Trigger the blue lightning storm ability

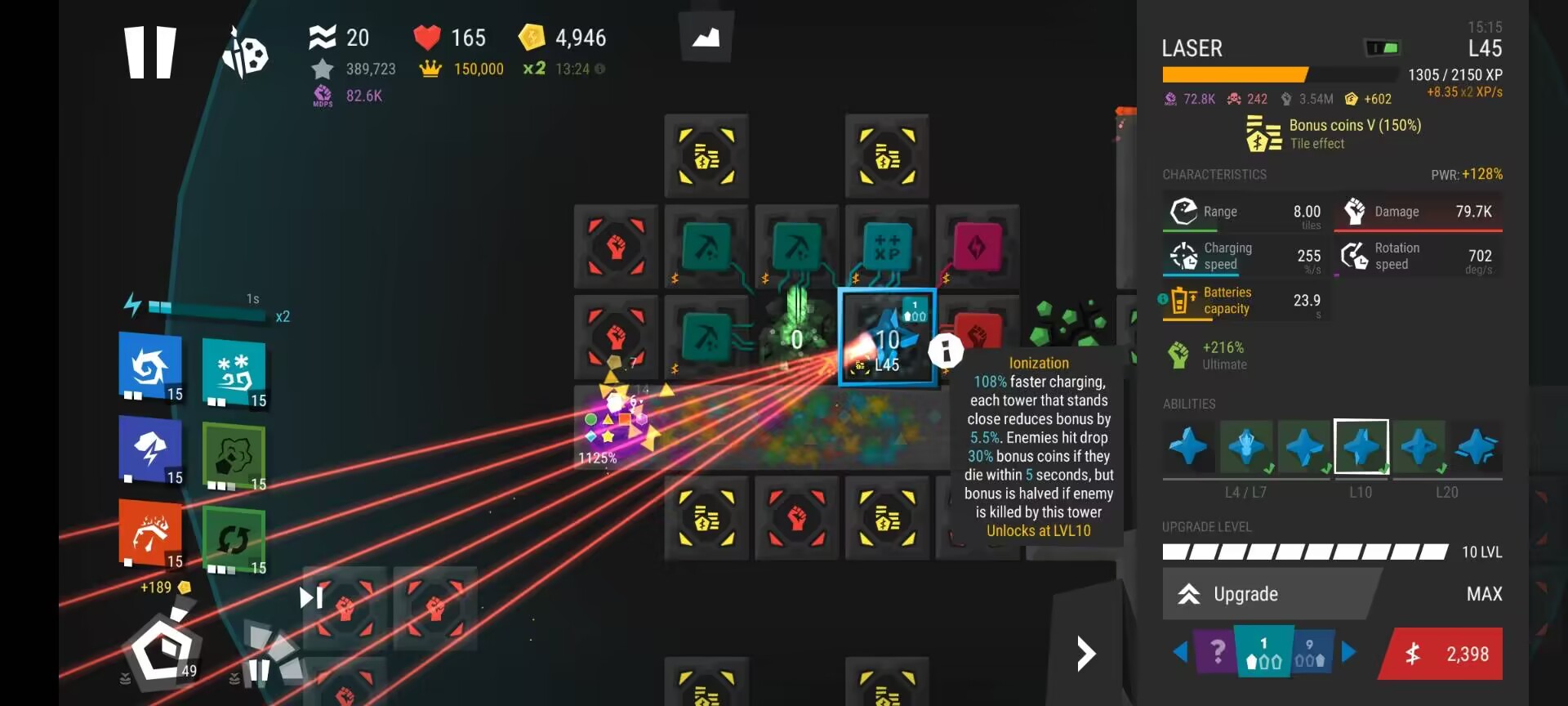coord(150,449)
